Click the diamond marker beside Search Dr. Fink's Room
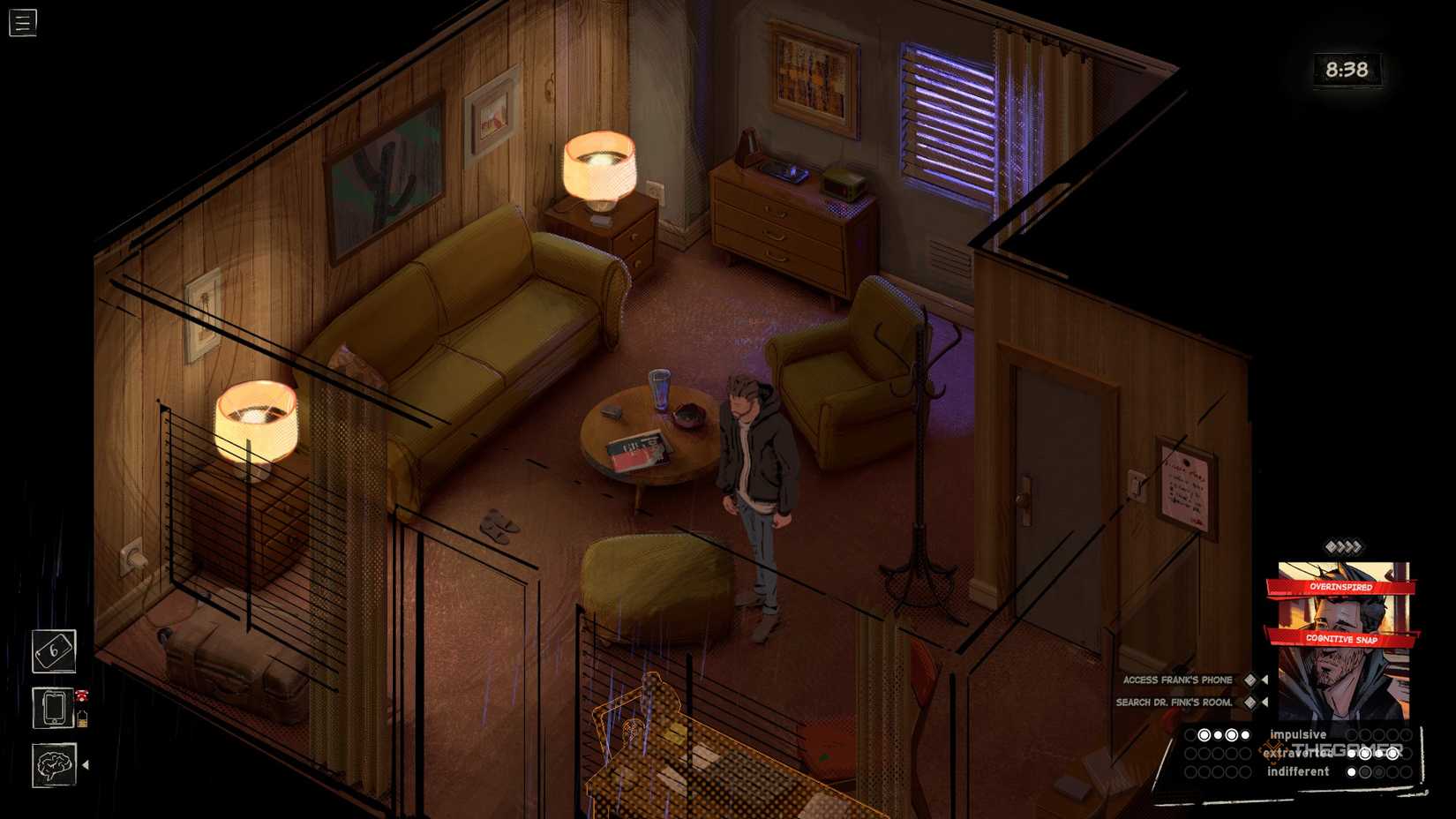Screen dimensions: 1456x819 pyautogui.click(x=1249, y=703)
